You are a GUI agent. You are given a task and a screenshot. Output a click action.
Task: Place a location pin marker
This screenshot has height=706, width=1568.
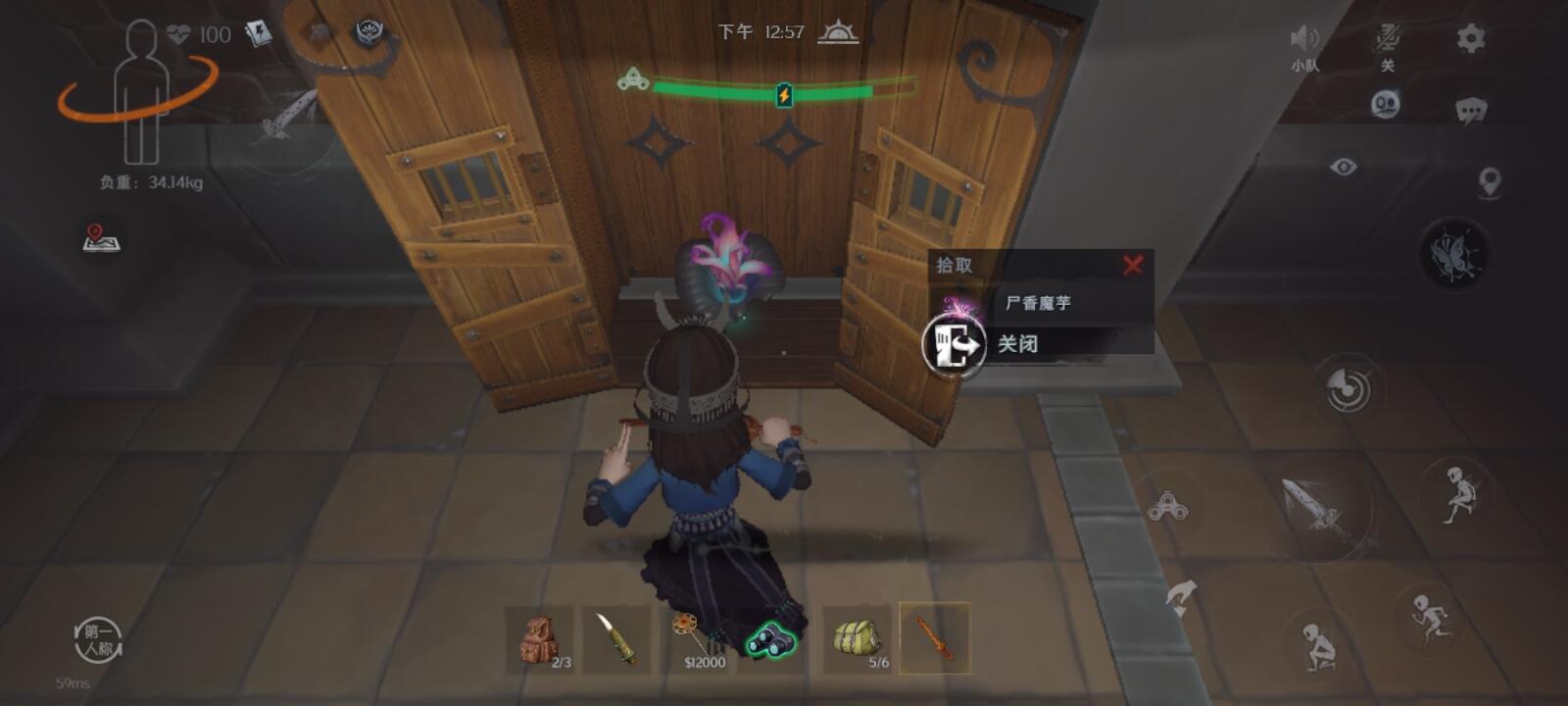pyautogui.click(x=1489, y=182)
